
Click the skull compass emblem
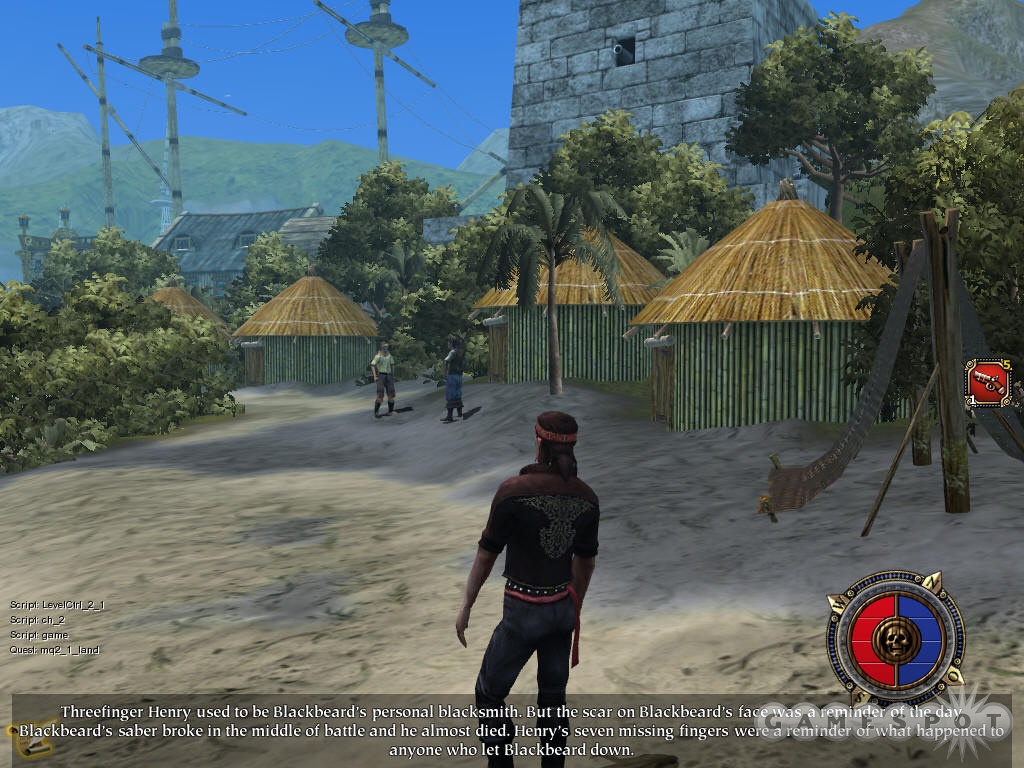(x=896, y=638)
